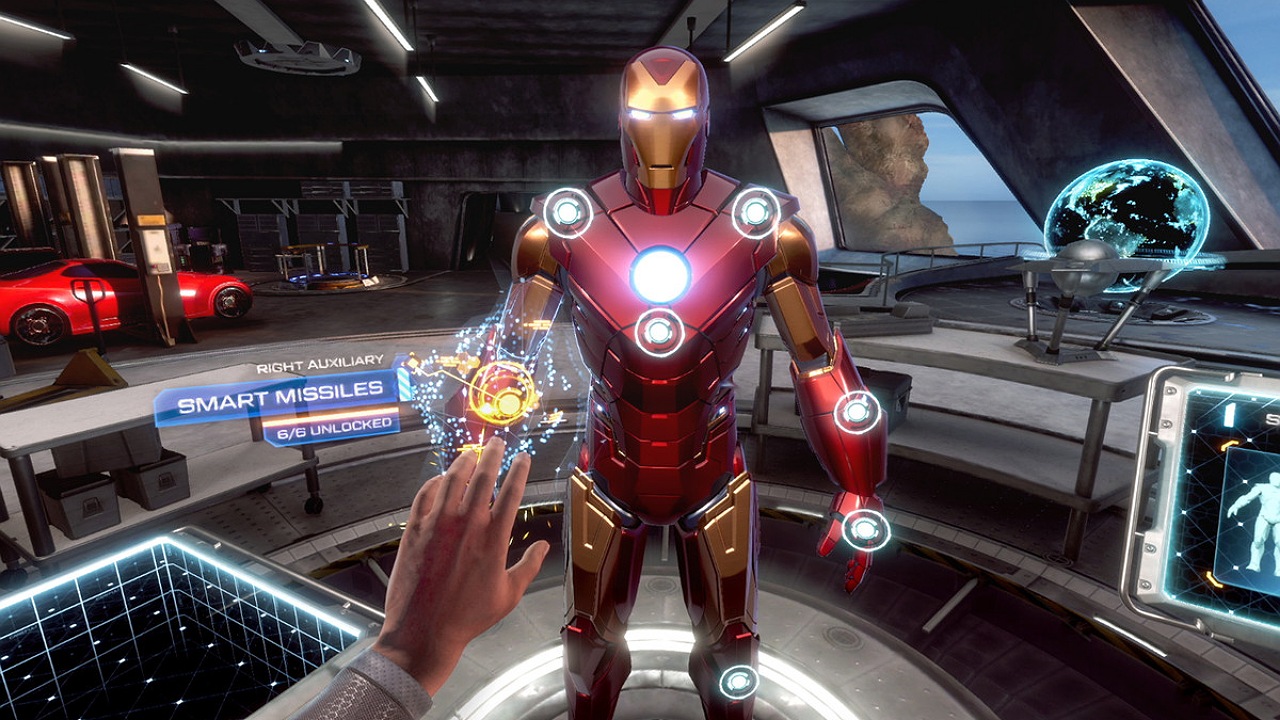
Task: Open the Smart Missiles upgrade label
Action: coord(280,404)
